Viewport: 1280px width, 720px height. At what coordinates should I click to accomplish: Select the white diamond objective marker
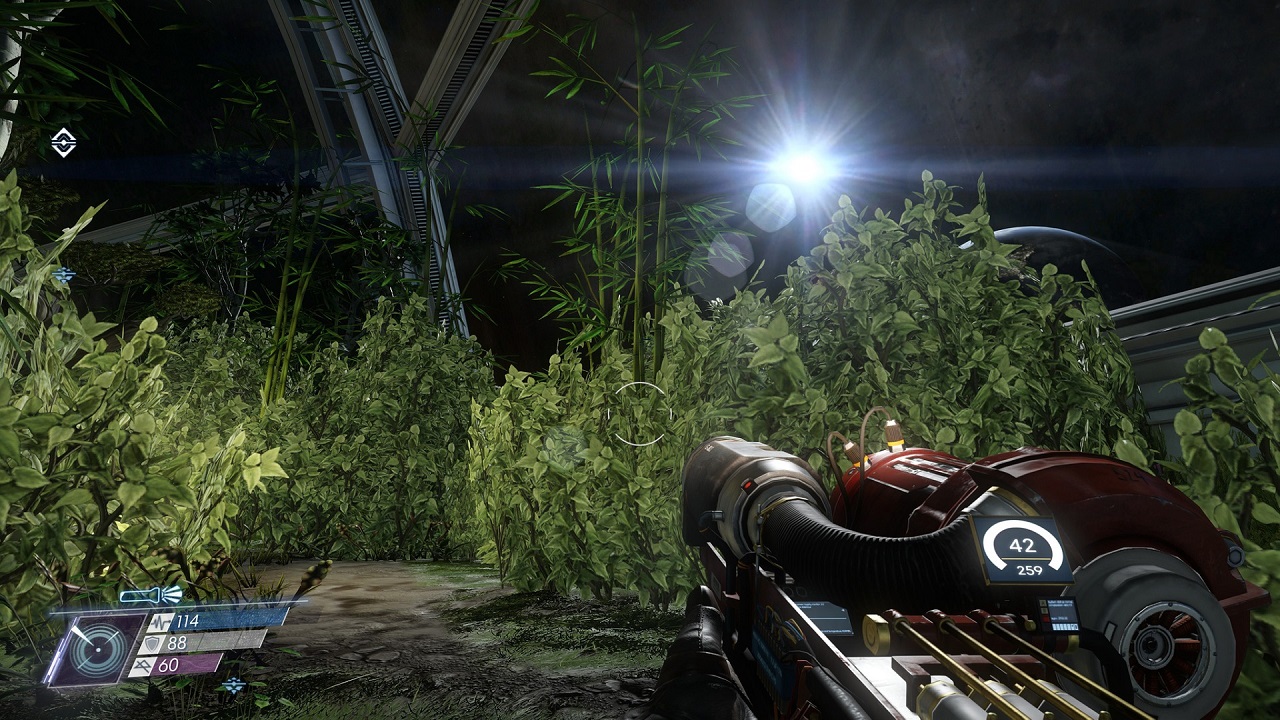click(64, 143)
